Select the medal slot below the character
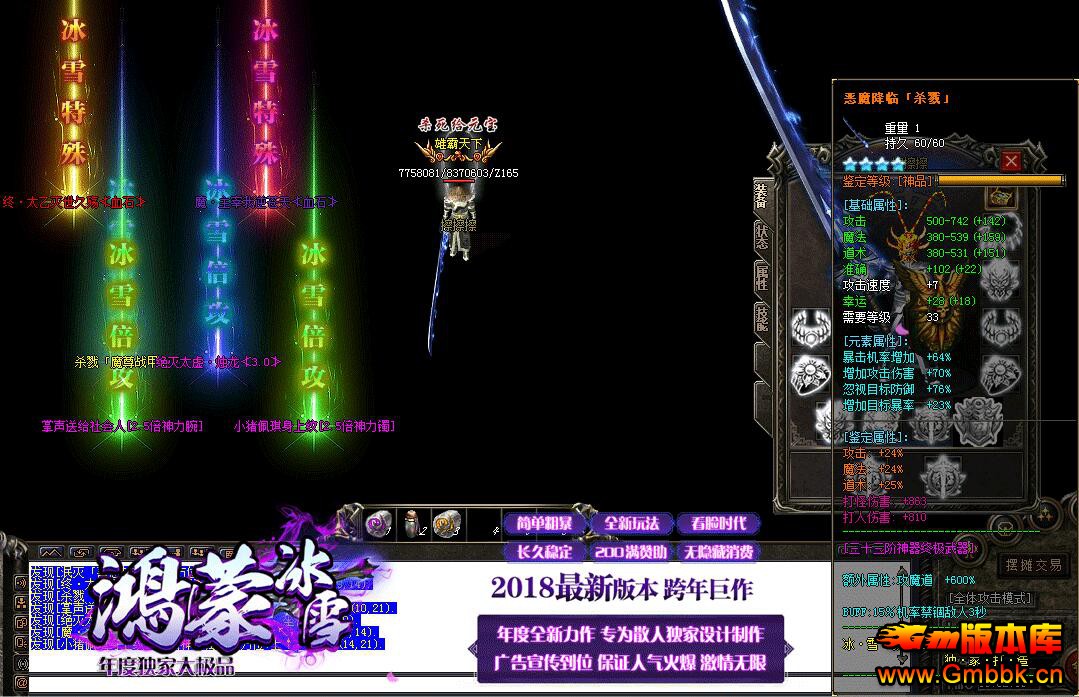Viewport: 1079px width, 697px height. pyautogui.click(x=940, y=470)
